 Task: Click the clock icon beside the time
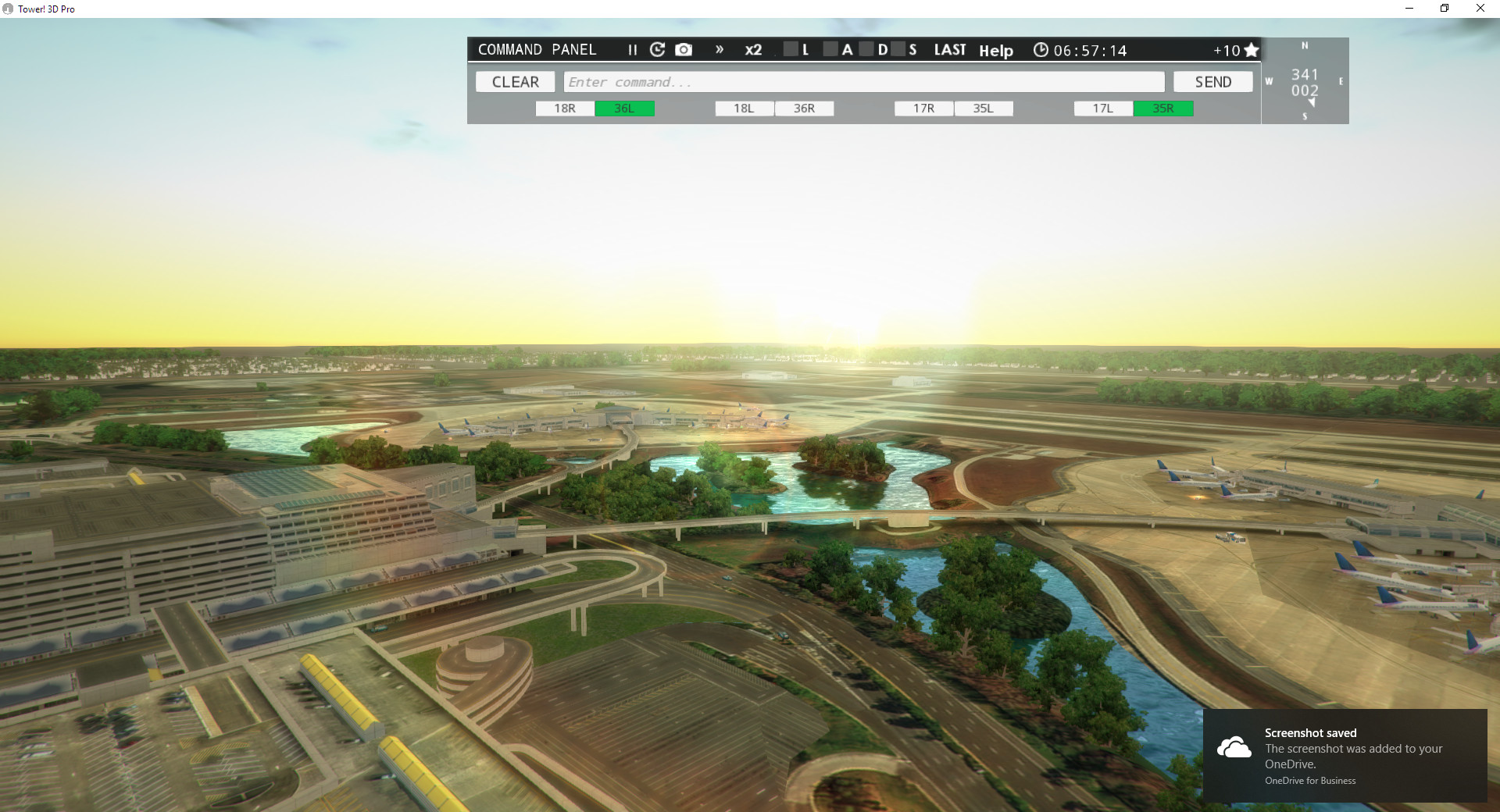(x=1041, y=49)
